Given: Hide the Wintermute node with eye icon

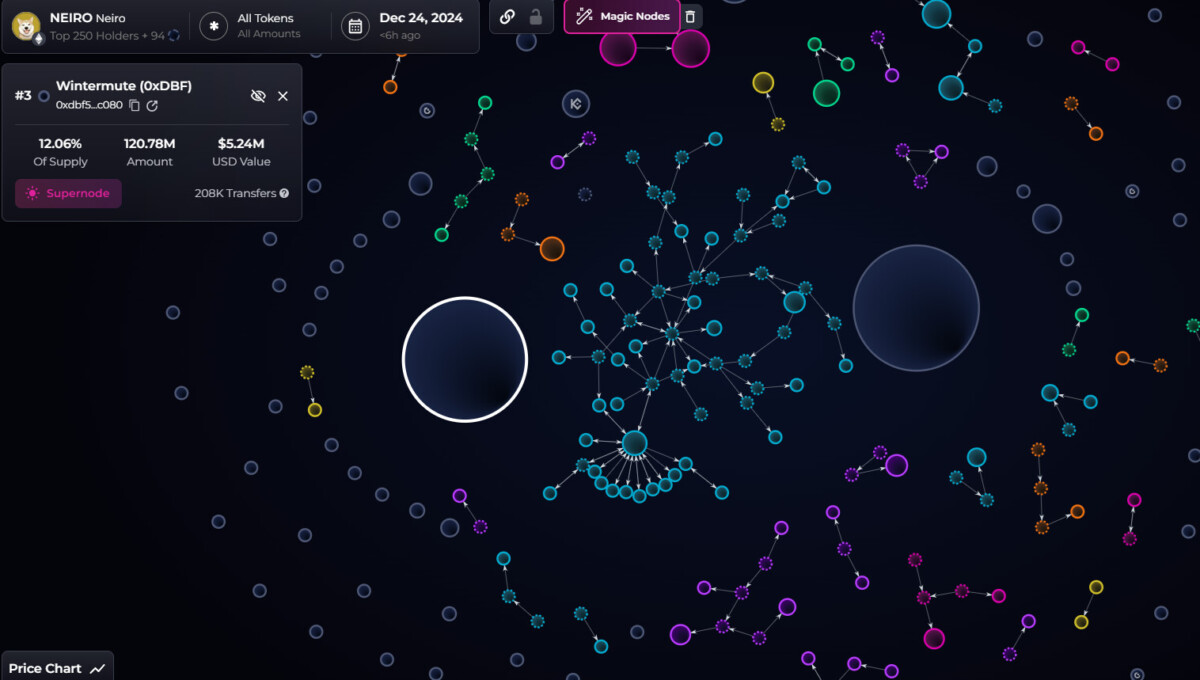Looking at the screenshot, I should click(258, 96).
